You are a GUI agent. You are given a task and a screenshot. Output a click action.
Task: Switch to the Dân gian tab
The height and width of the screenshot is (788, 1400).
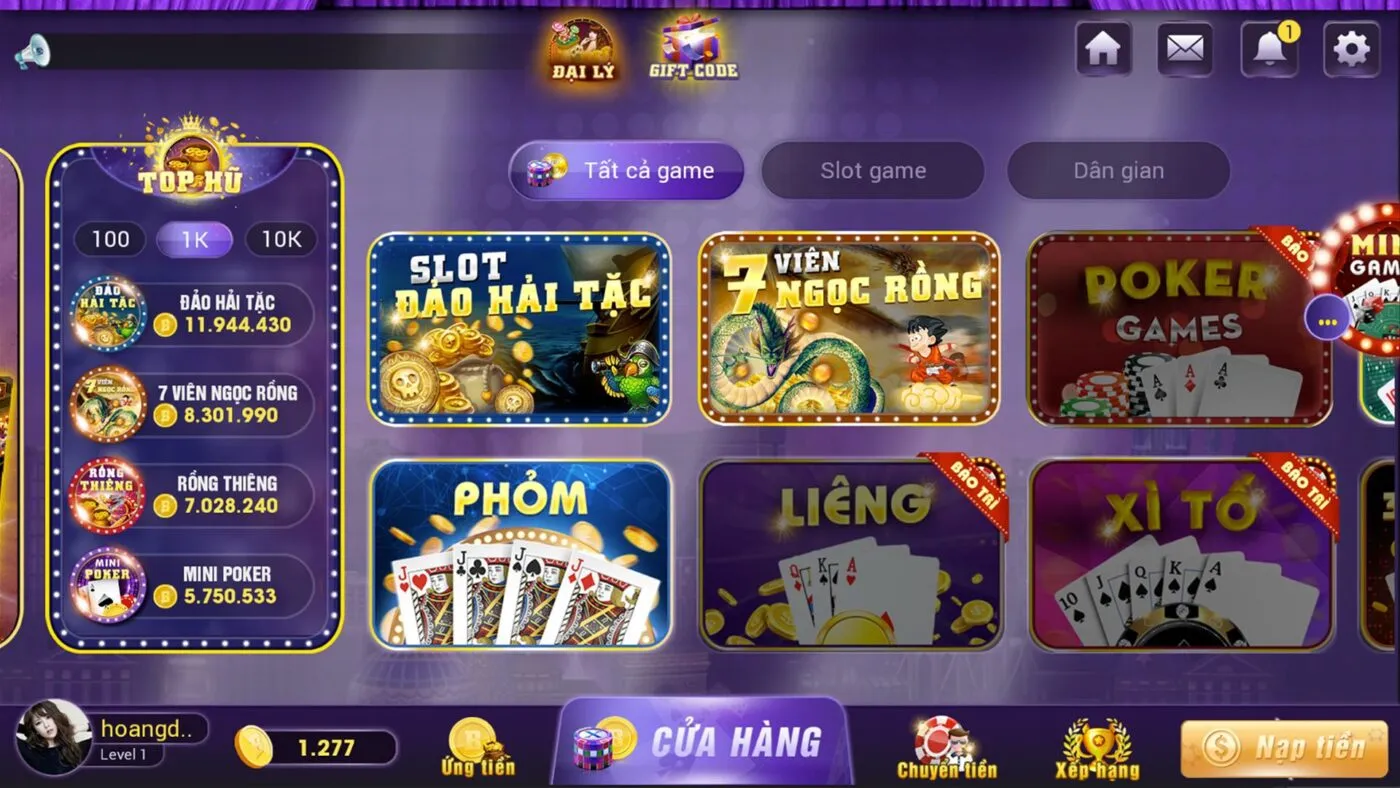tap(1117, 170)
